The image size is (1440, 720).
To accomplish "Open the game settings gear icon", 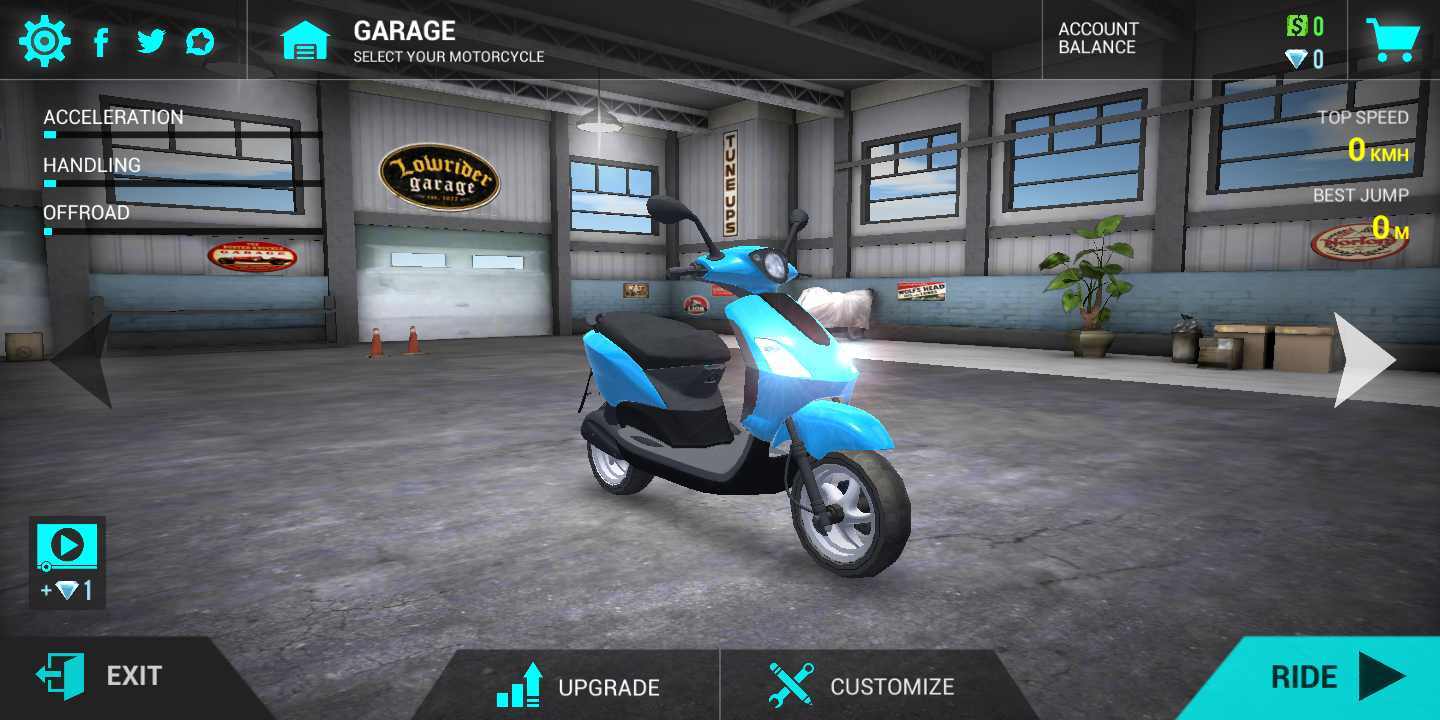I will coord(44,40).
